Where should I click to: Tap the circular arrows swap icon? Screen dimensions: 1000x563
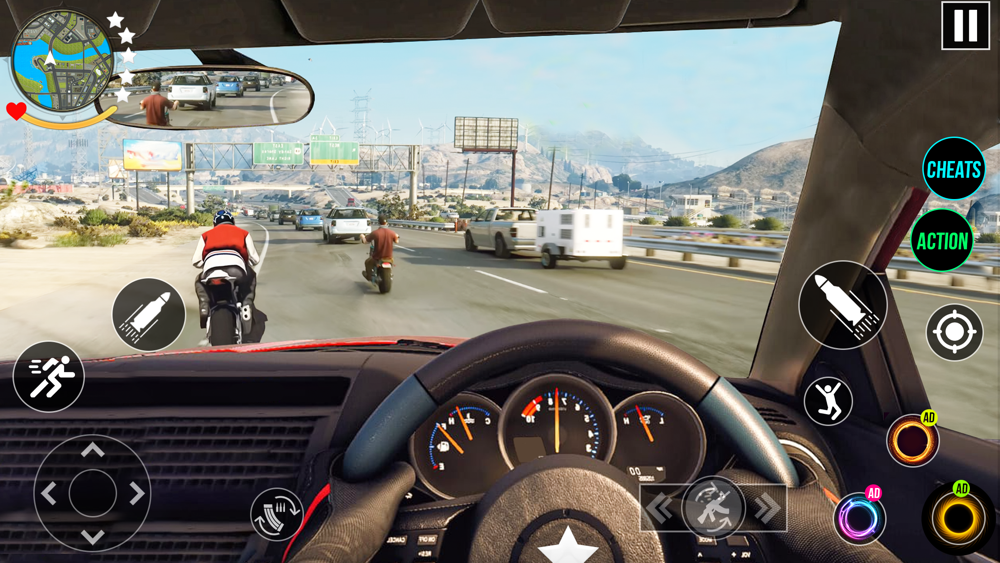[x=276, y=514]
